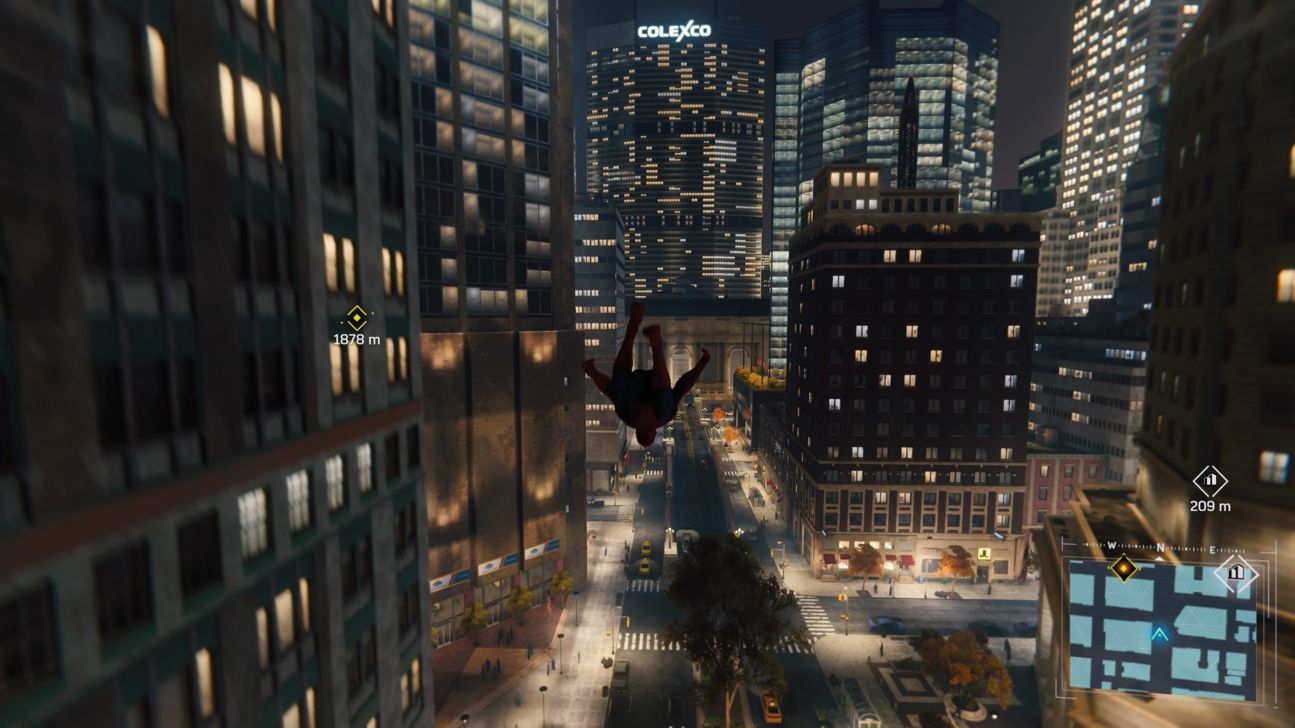Viewport: 1295px width, 728px height.
Task: Click the W compass letter on the minimap
Action: tap(1110, 544)
